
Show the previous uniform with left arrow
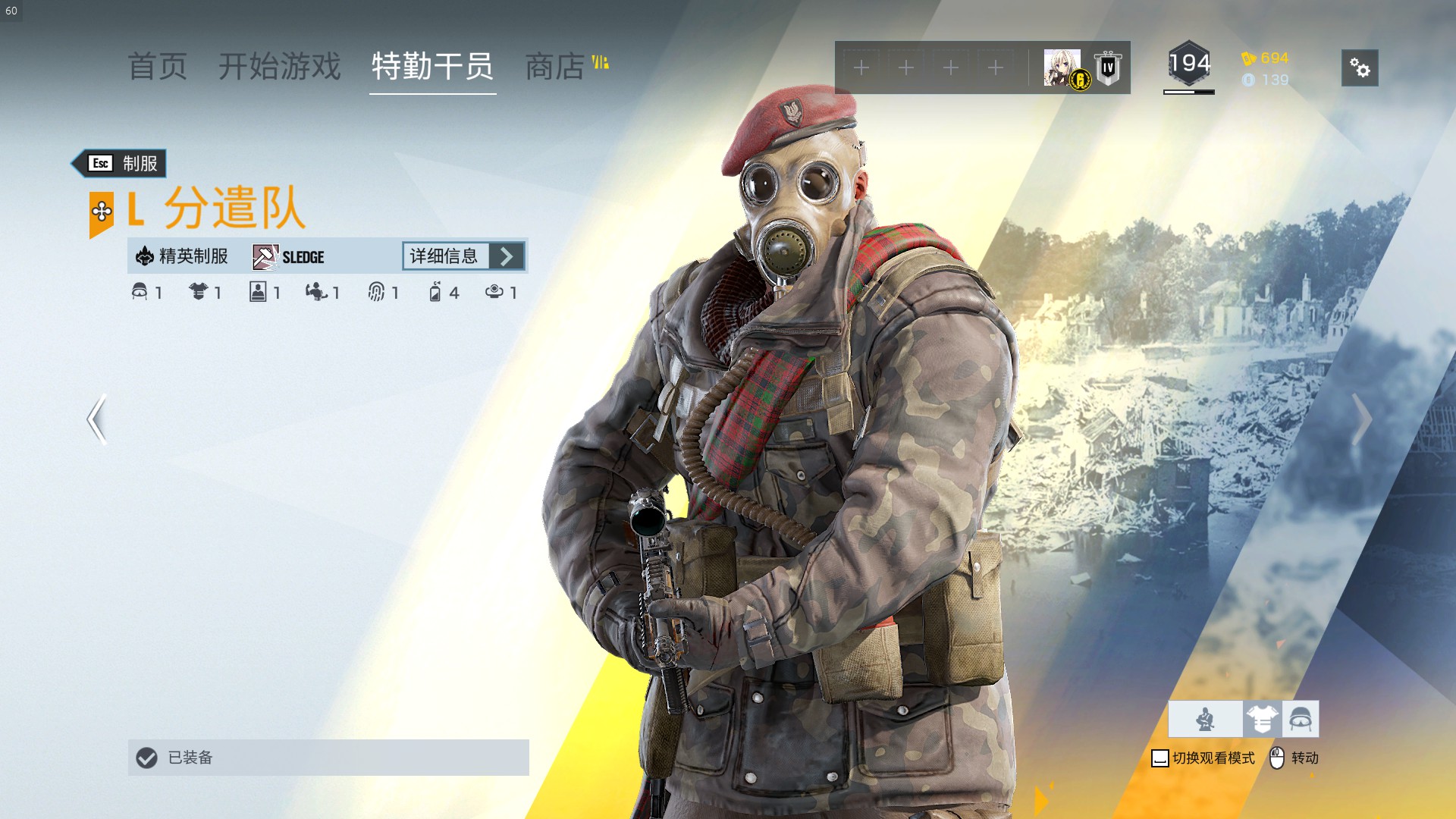[97, 419]
